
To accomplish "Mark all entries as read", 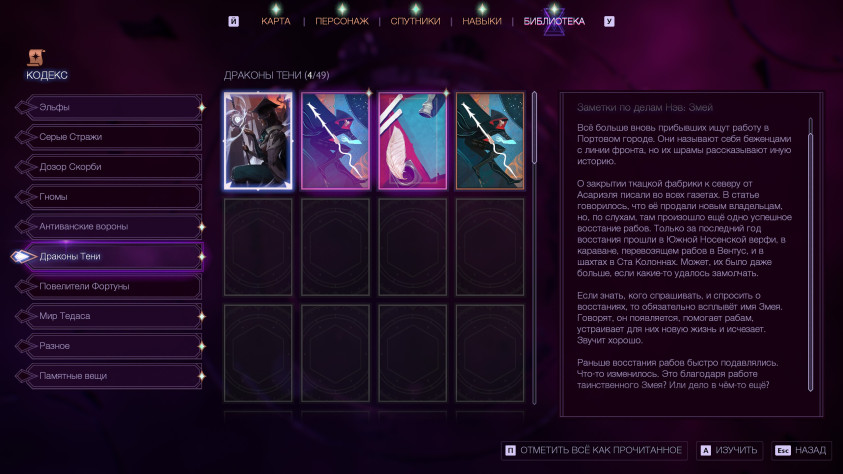I will [x=595, y=451].
